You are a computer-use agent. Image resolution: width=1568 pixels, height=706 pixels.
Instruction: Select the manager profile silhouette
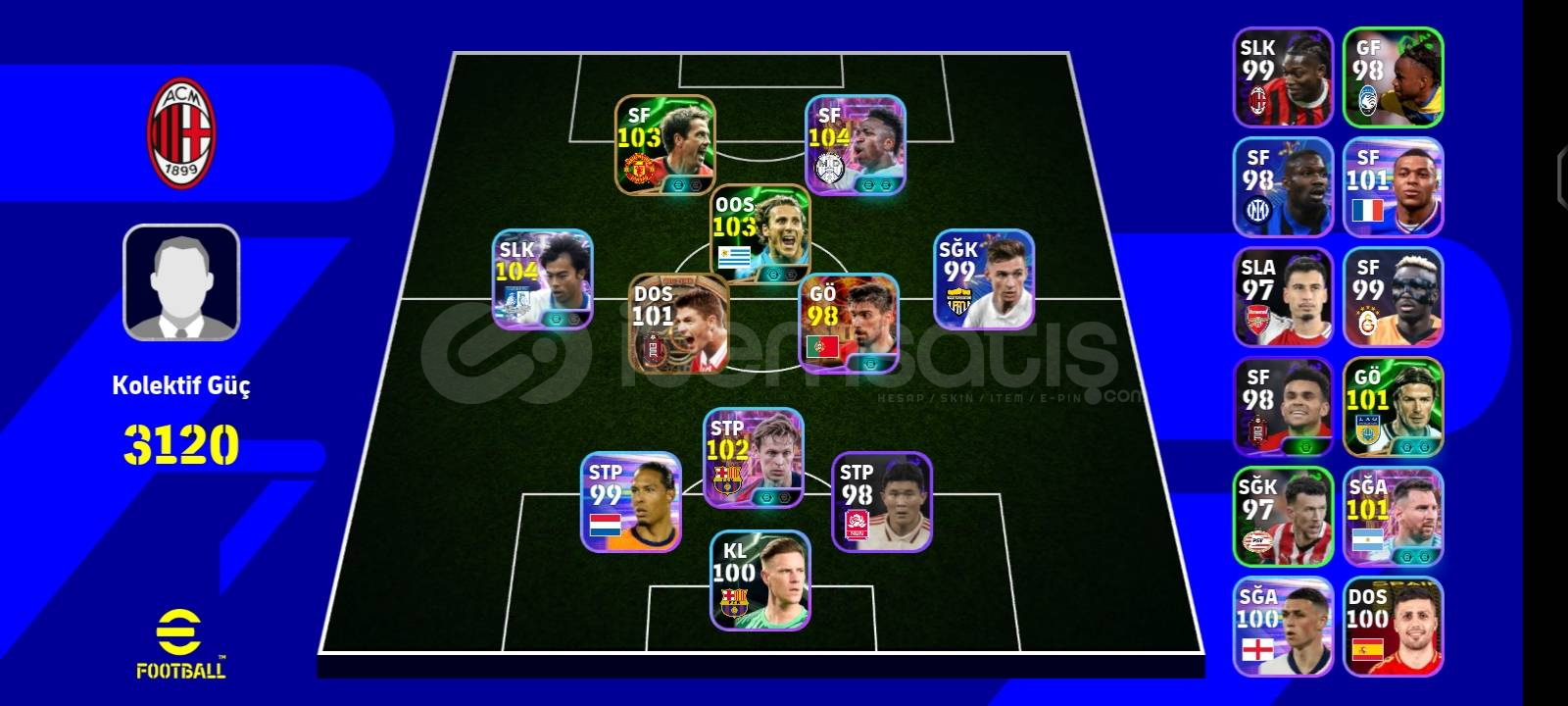[x=179, y=284]
